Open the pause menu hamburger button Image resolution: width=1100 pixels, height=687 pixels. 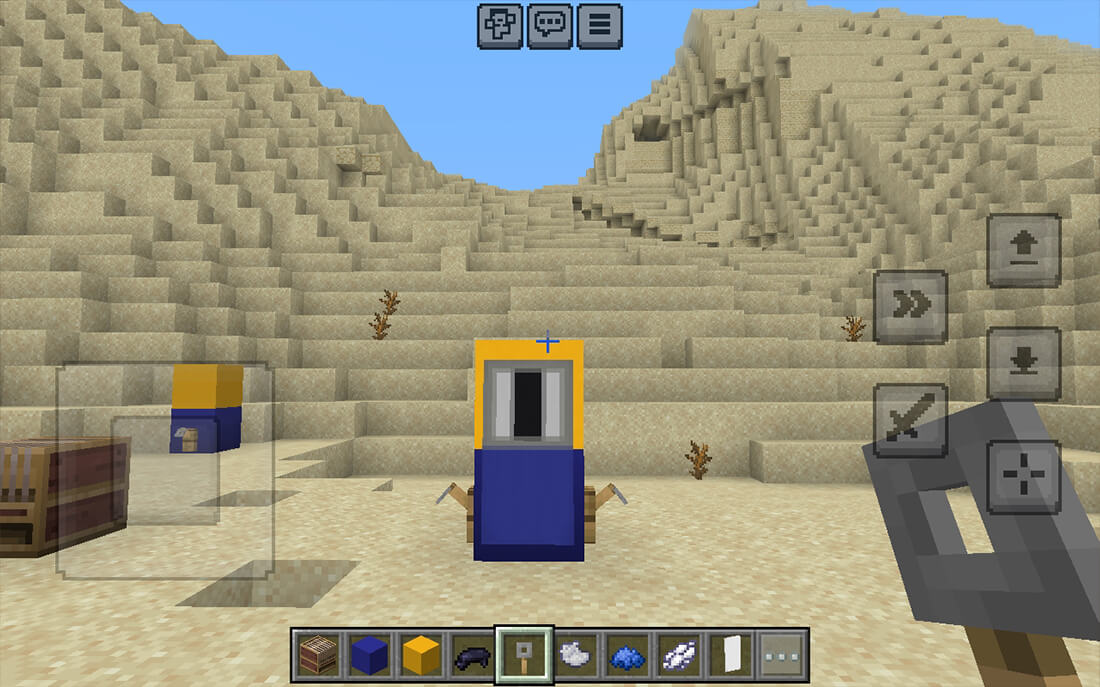(x=599, y=26)
